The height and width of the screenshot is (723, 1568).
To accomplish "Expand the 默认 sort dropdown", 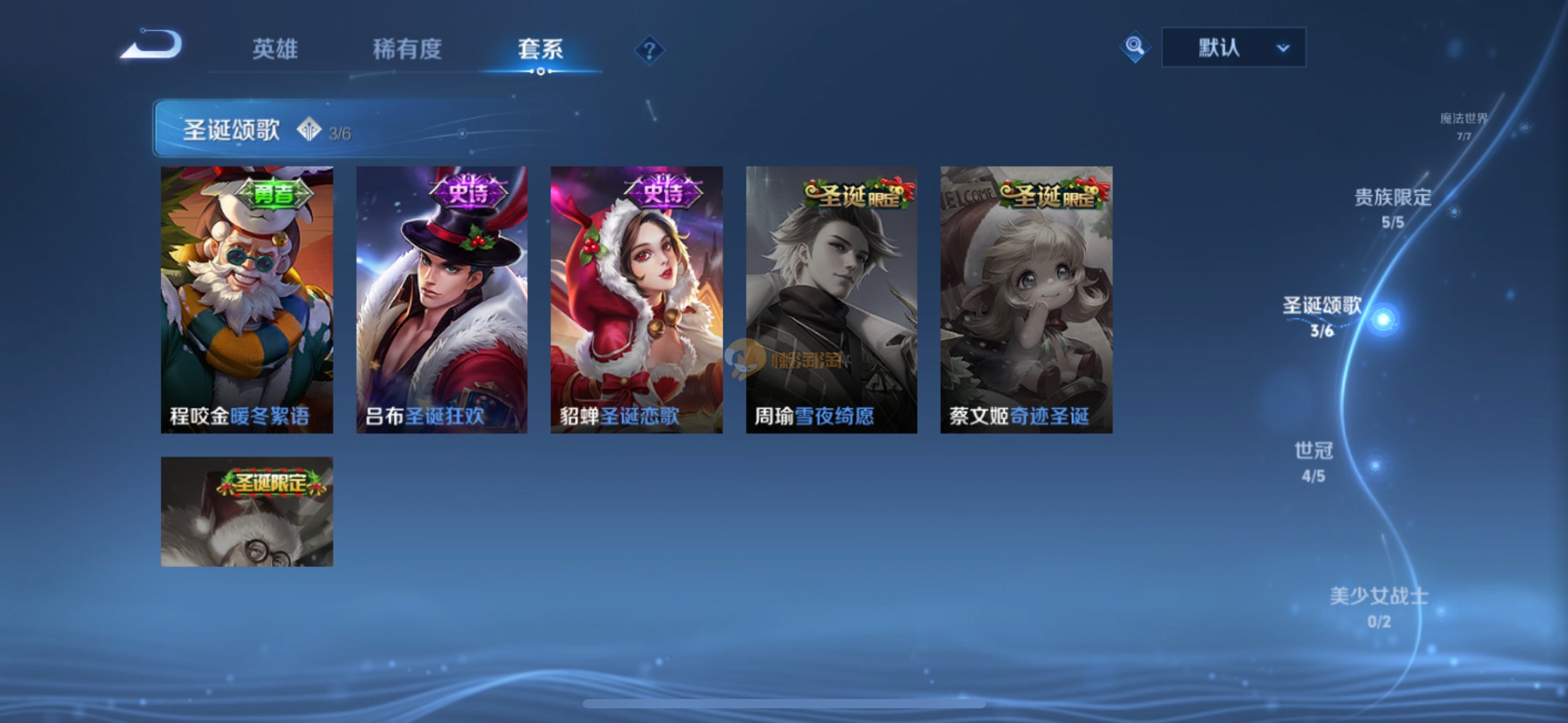I will (1234, 47).
